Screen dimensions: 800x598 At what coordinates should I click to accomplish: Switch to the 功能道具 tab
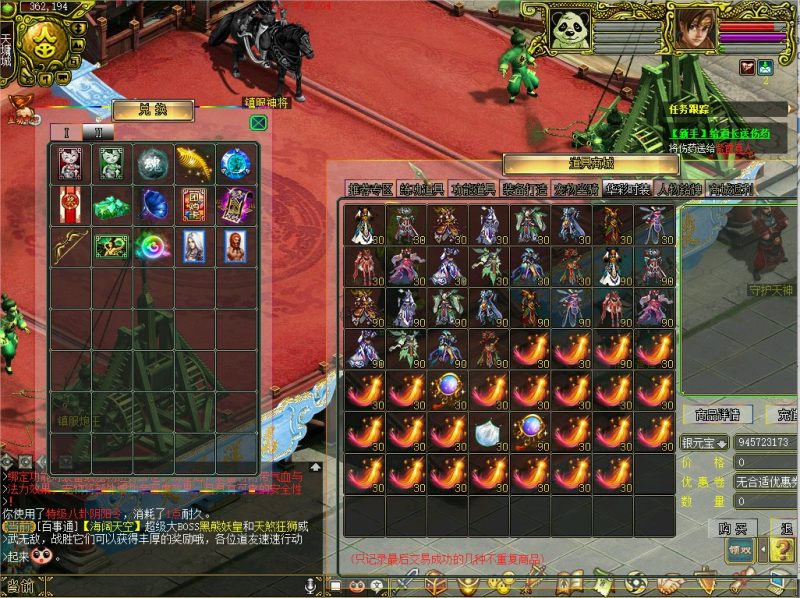[x=473, y=188]
